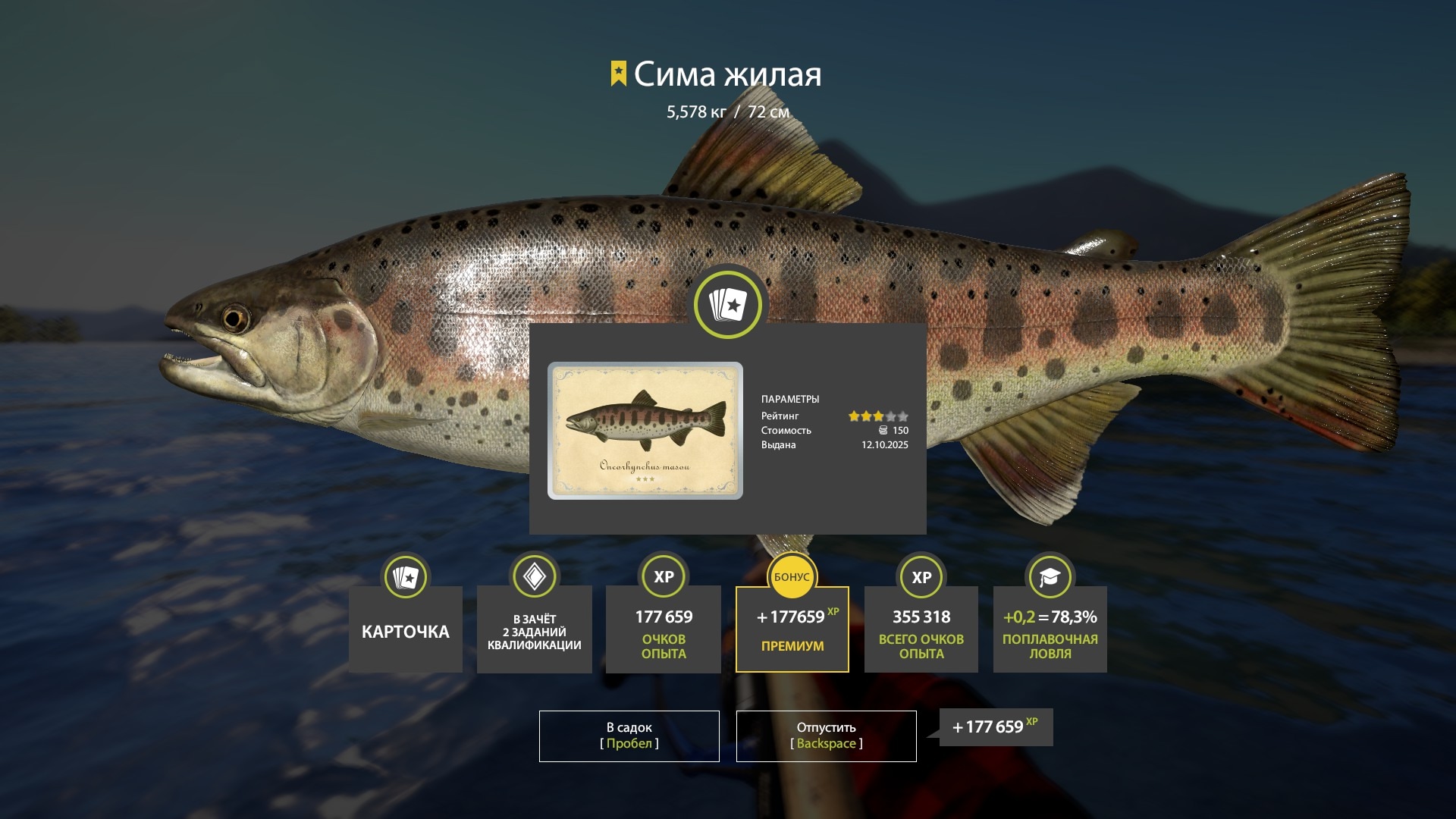Click the Поплавочная ловля skill tile

(x=1050, y=629)
